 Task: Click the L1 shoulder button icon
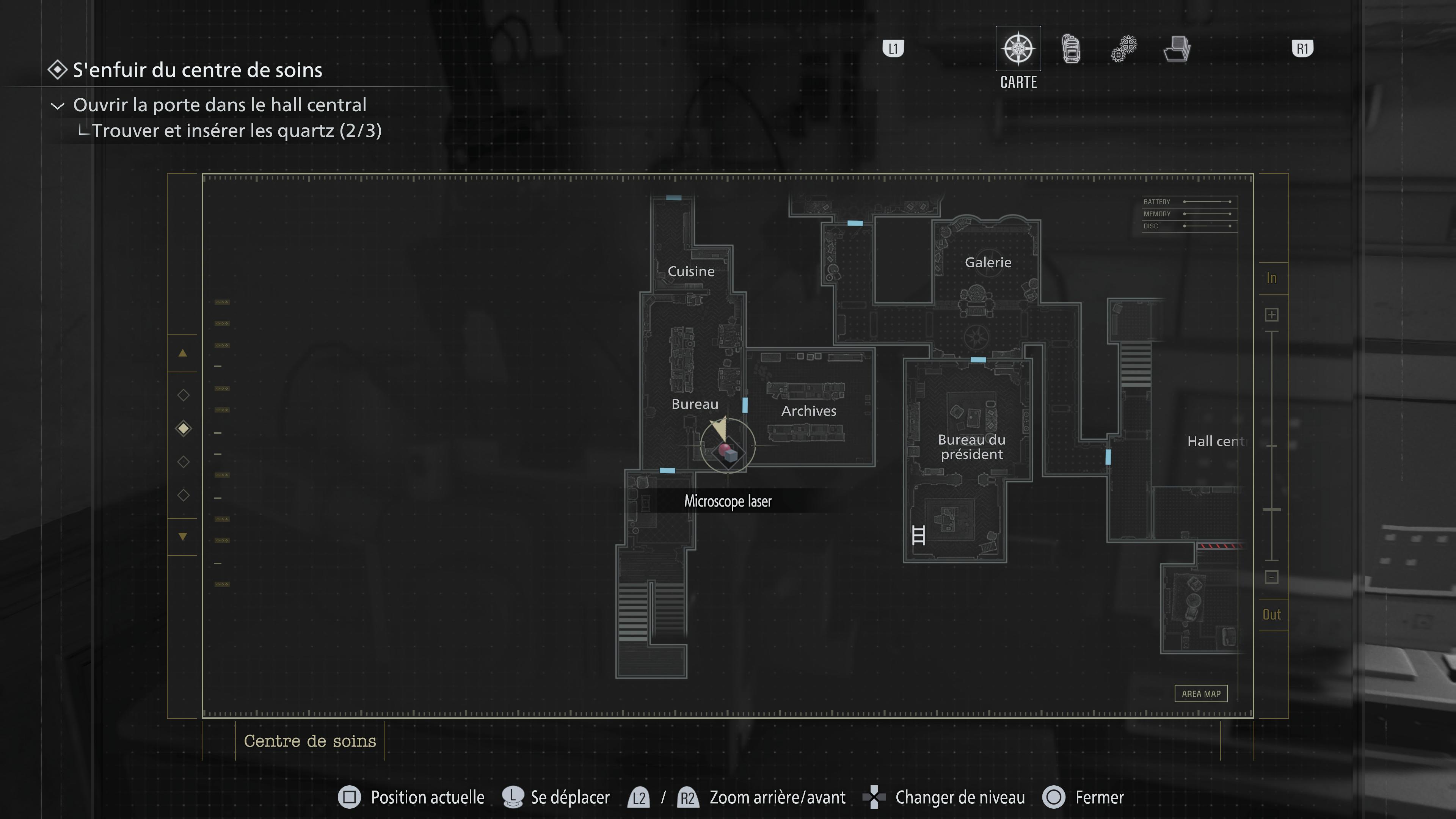pos(894,49)
